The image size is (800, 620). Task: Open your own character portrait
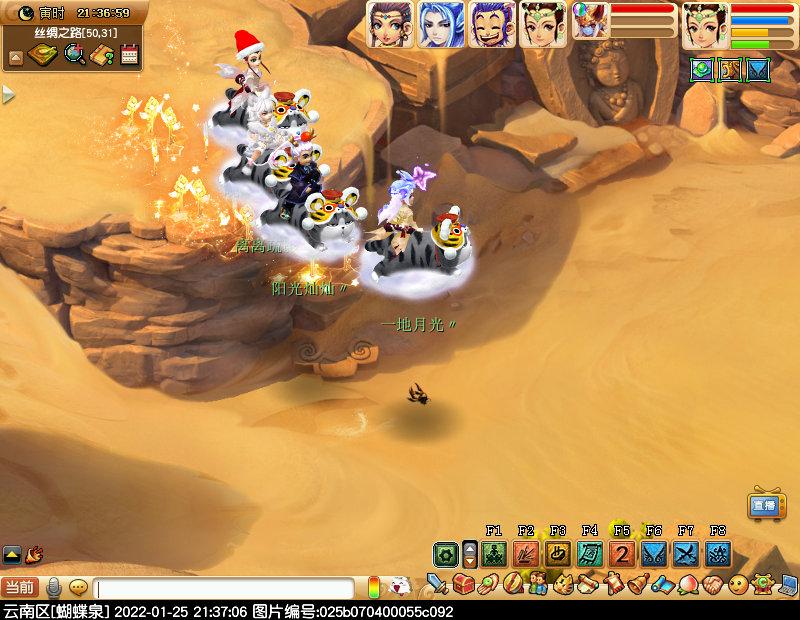[705, 25]
